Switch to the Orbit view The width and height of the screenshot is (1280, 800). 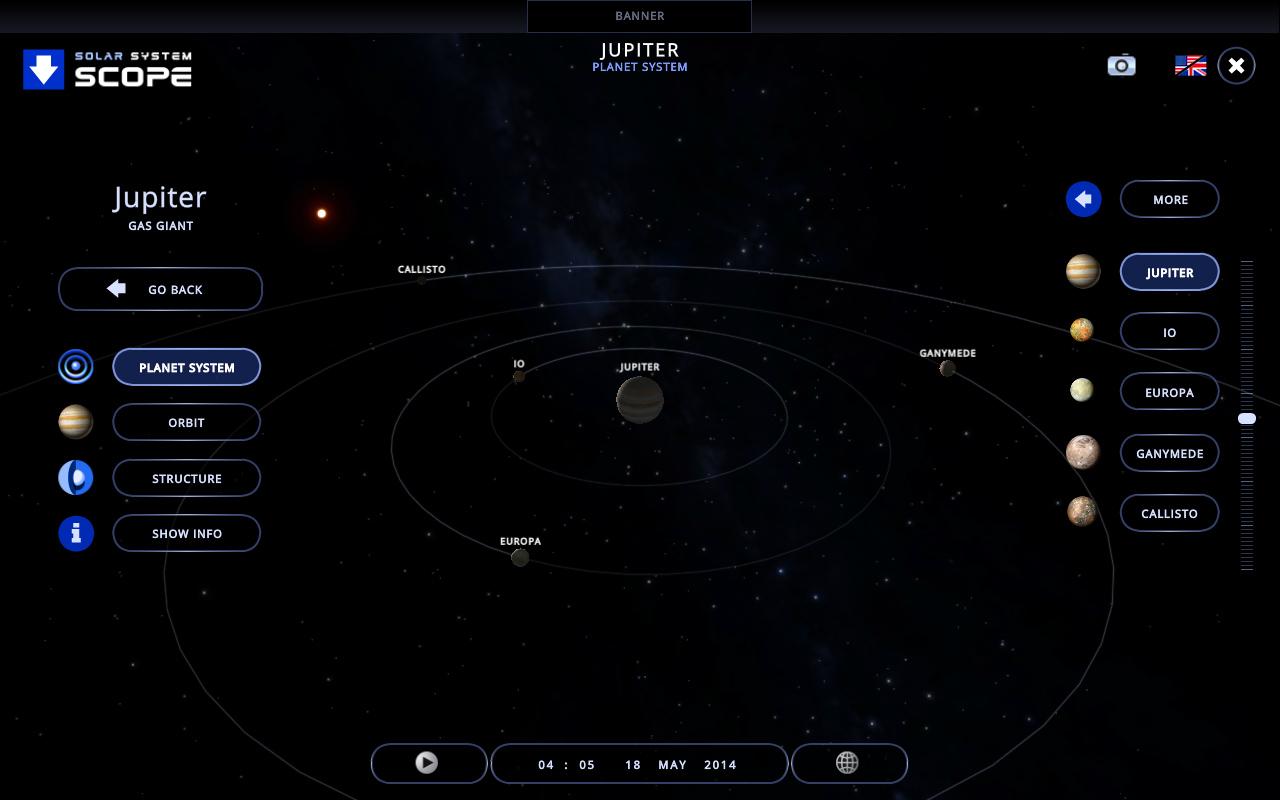coord(186,422)
